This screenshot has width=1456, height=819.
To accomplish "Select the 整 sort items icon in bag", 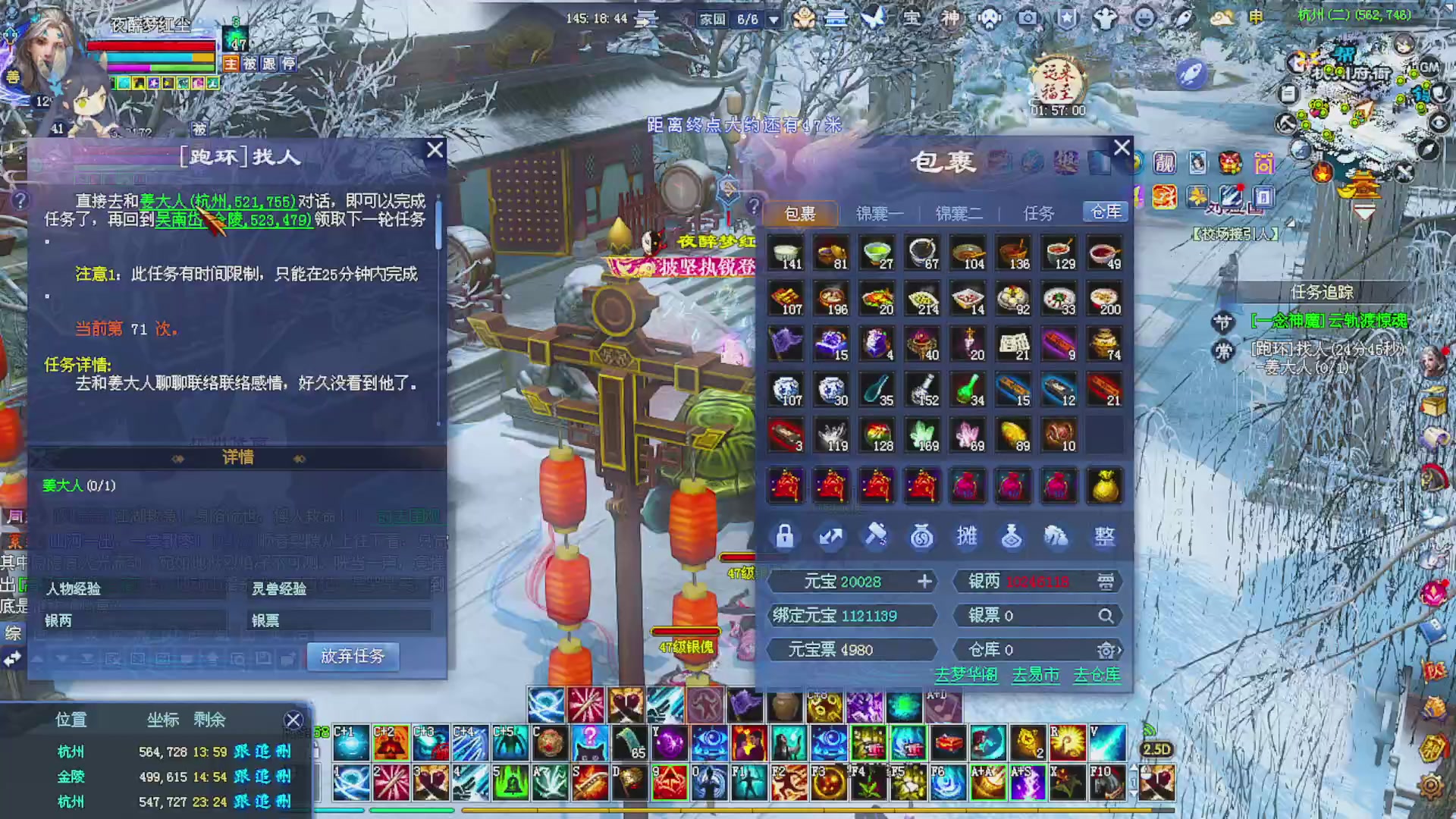I will (x=1104, y=536).
